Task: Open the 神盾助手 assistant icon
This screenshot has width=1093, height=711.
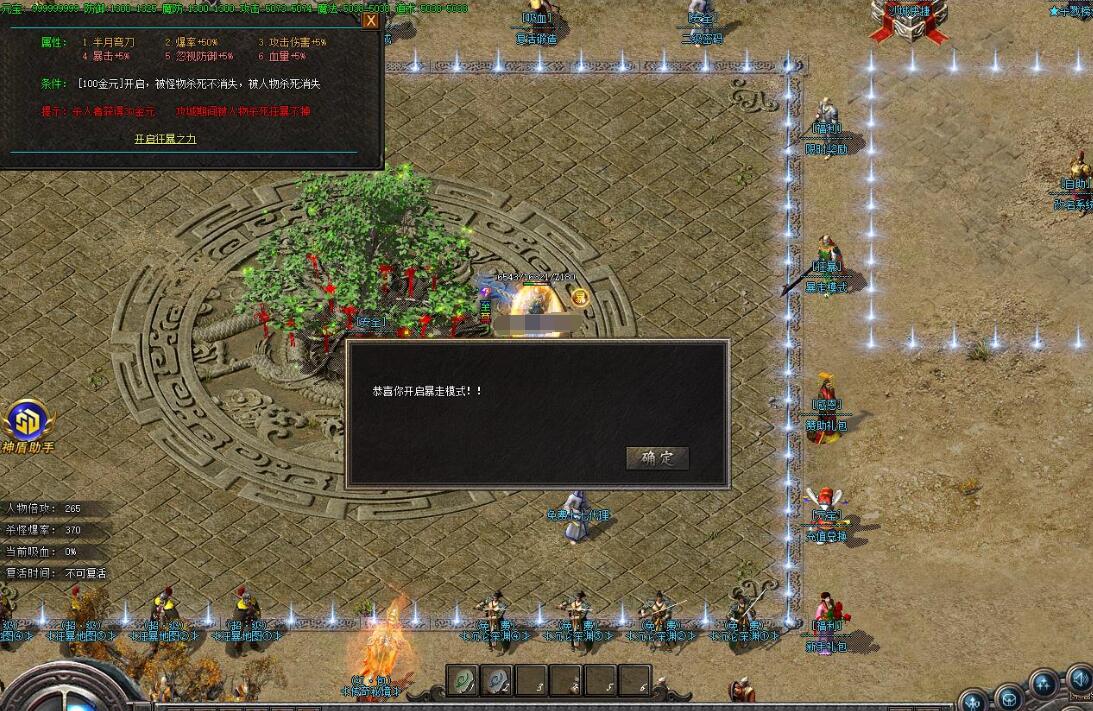Action: tap(27, 424)
